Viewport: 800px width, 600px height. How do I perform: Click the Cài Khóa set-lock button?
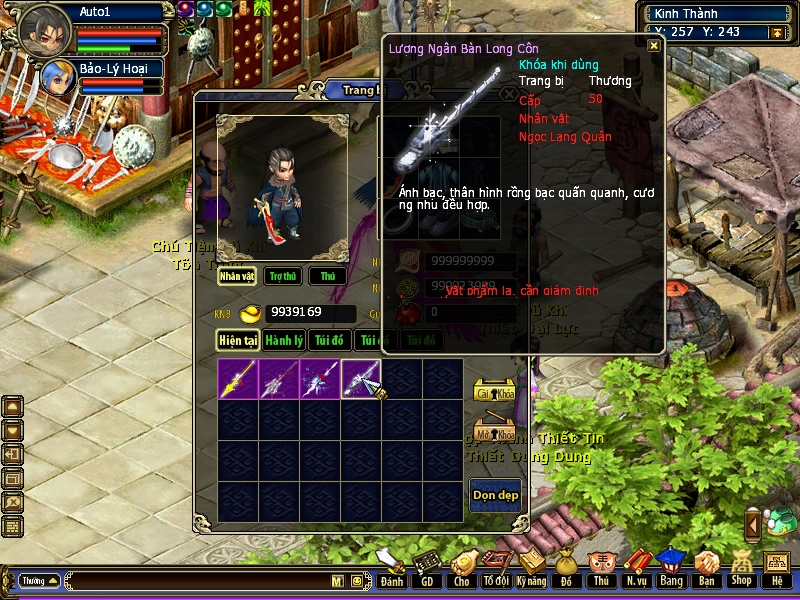[x=493, y=391]
